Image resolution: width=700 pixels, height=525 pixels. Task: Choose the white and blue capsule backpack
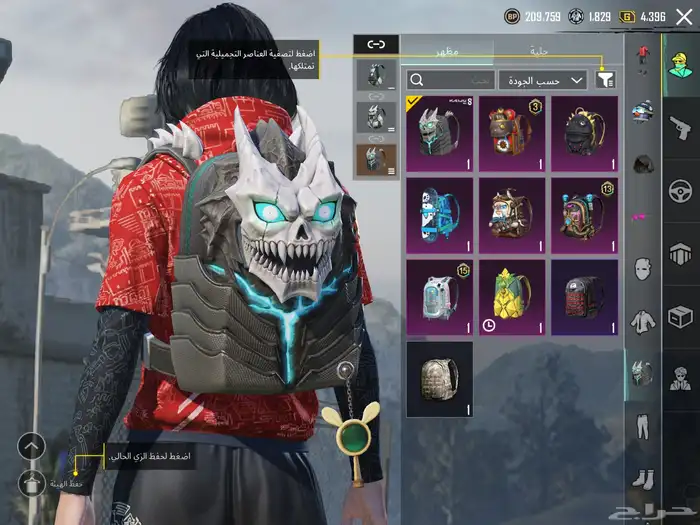pyautogui.click(x=440, y=296)
